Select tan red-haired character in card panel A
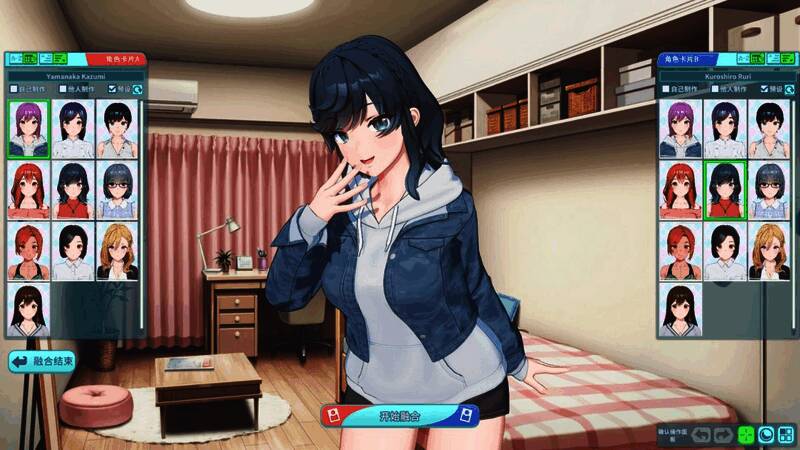This screenshot has height=450, width=800. 28,251
